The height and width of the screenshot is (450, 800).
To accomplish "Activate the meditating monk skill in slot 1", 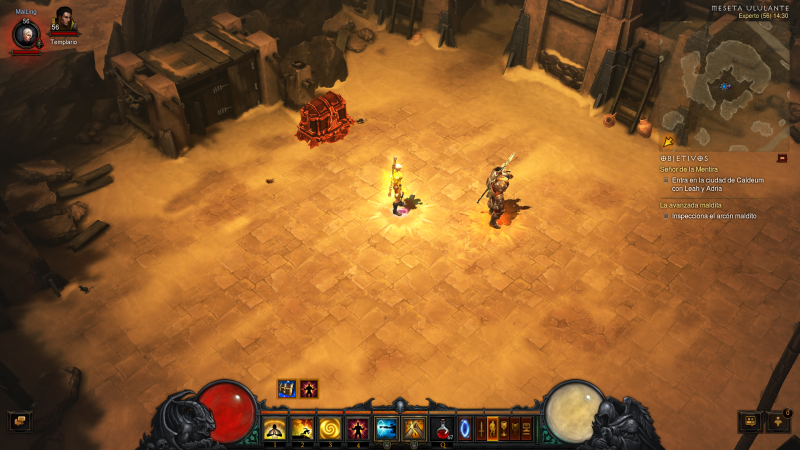I will coord(274,429).
